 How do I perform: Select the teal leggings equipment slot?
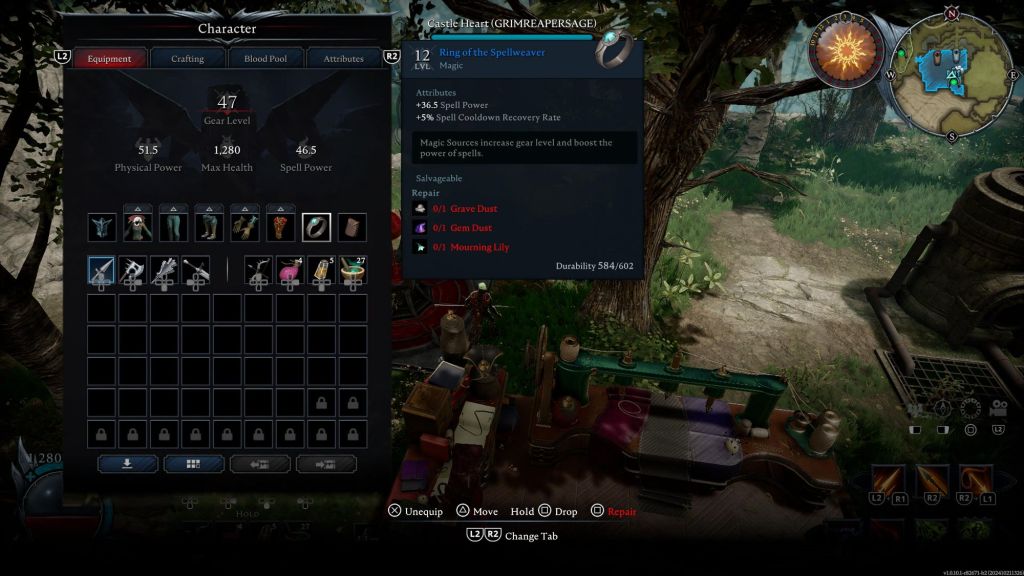[x=174, y=227]
